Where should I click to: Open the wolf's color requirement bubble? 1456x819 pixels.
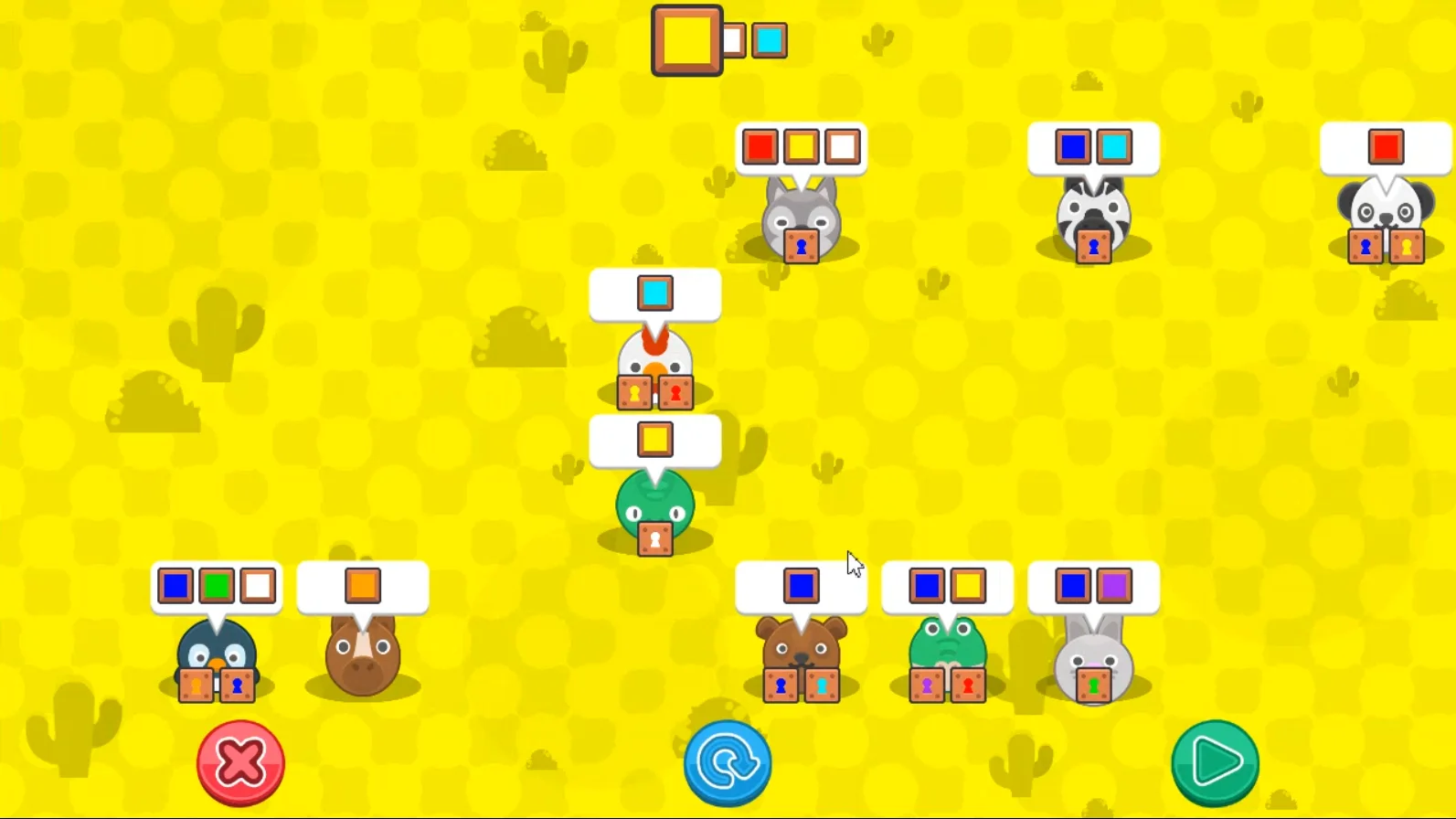800,147
